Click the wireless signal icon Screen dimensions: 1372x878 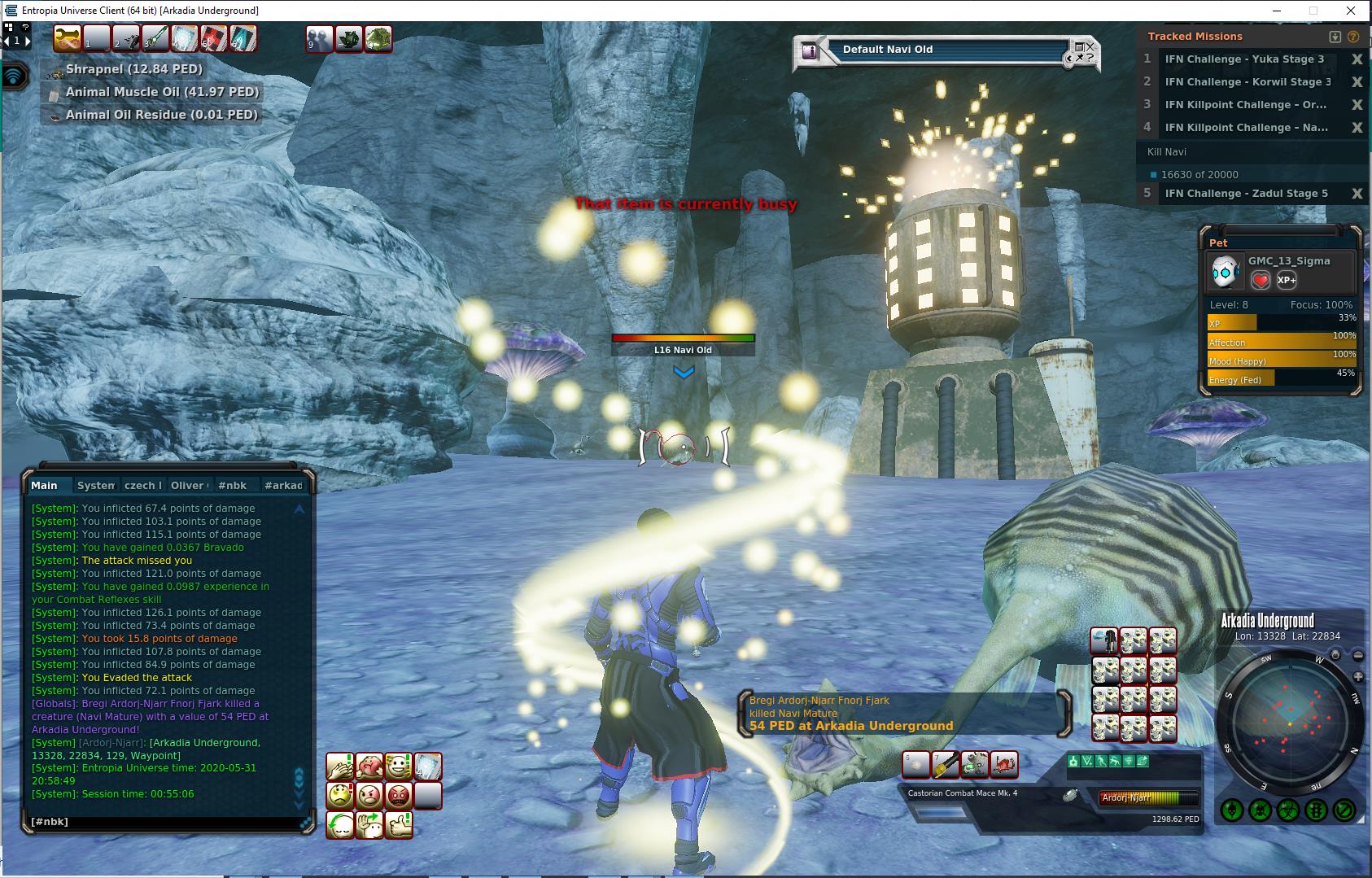coord(15,76)
